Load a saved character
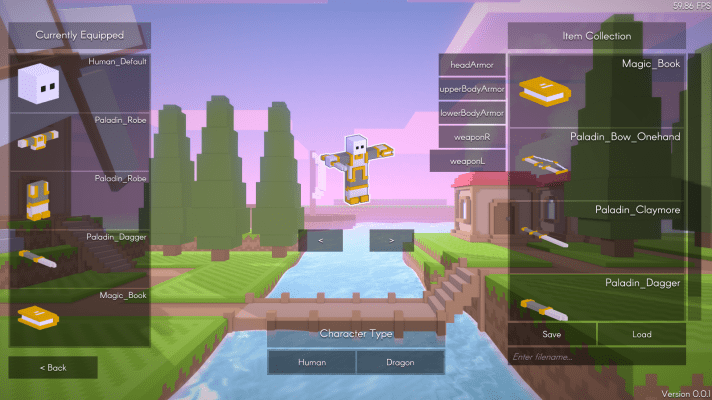Screen dimensions: 712x400 pyautogui.click(x=641, y=334)
